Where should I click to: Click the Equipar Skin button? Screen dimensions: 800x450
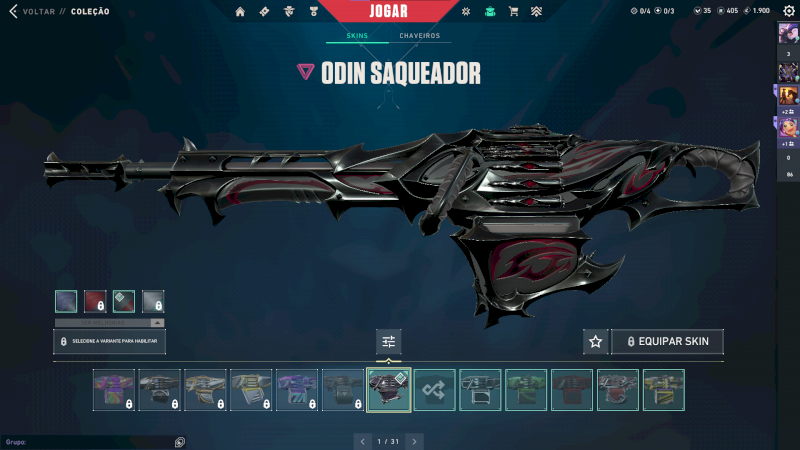667,342
